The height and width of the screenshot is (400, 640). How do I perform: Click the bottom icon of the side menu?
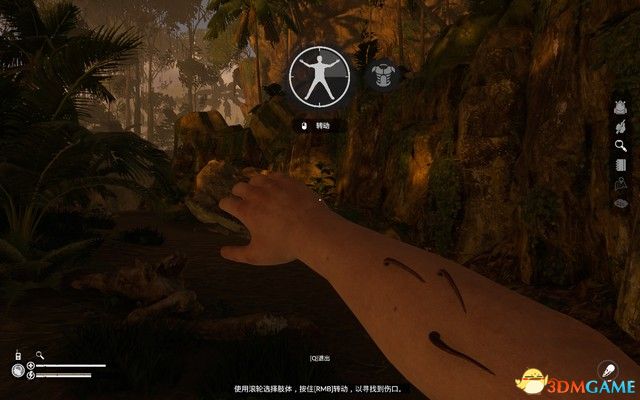[620, 203]
